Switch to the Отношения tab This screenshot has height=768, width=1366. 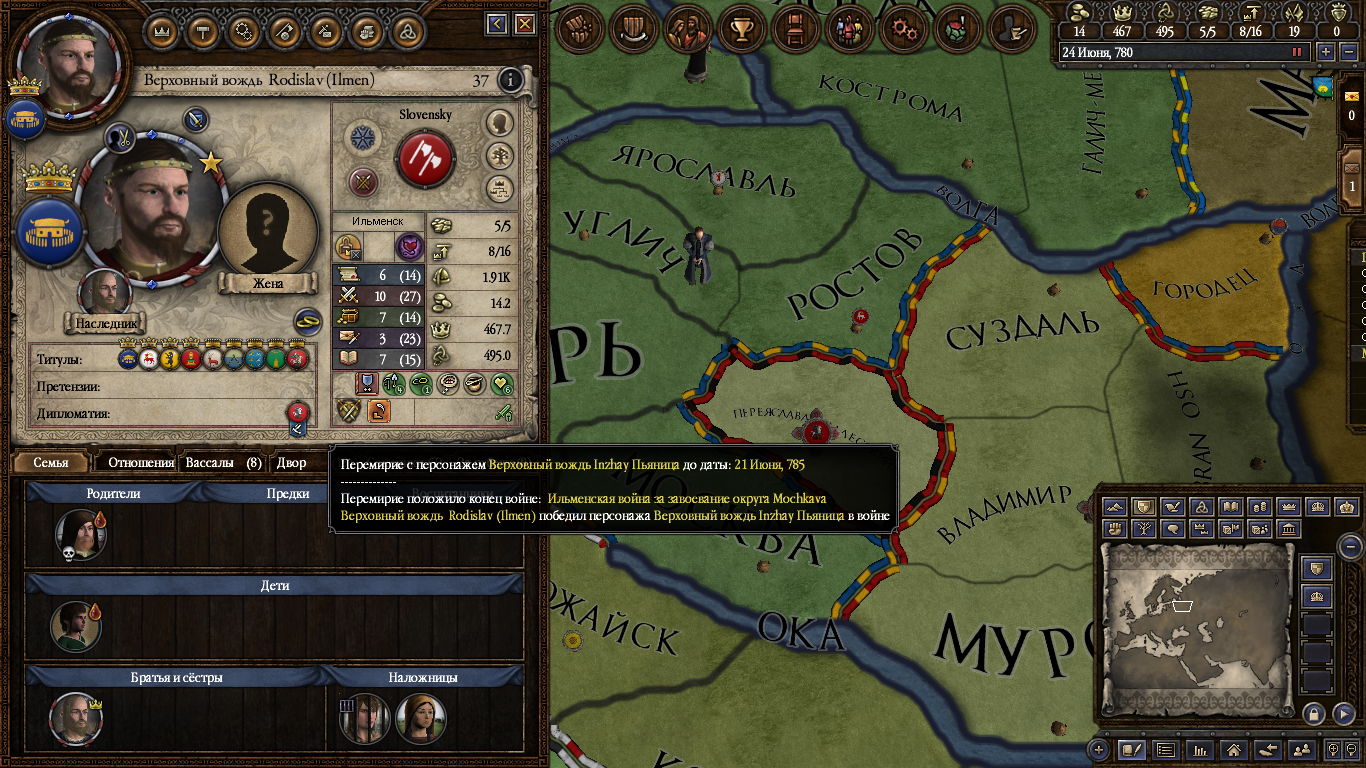coord(141,463)
